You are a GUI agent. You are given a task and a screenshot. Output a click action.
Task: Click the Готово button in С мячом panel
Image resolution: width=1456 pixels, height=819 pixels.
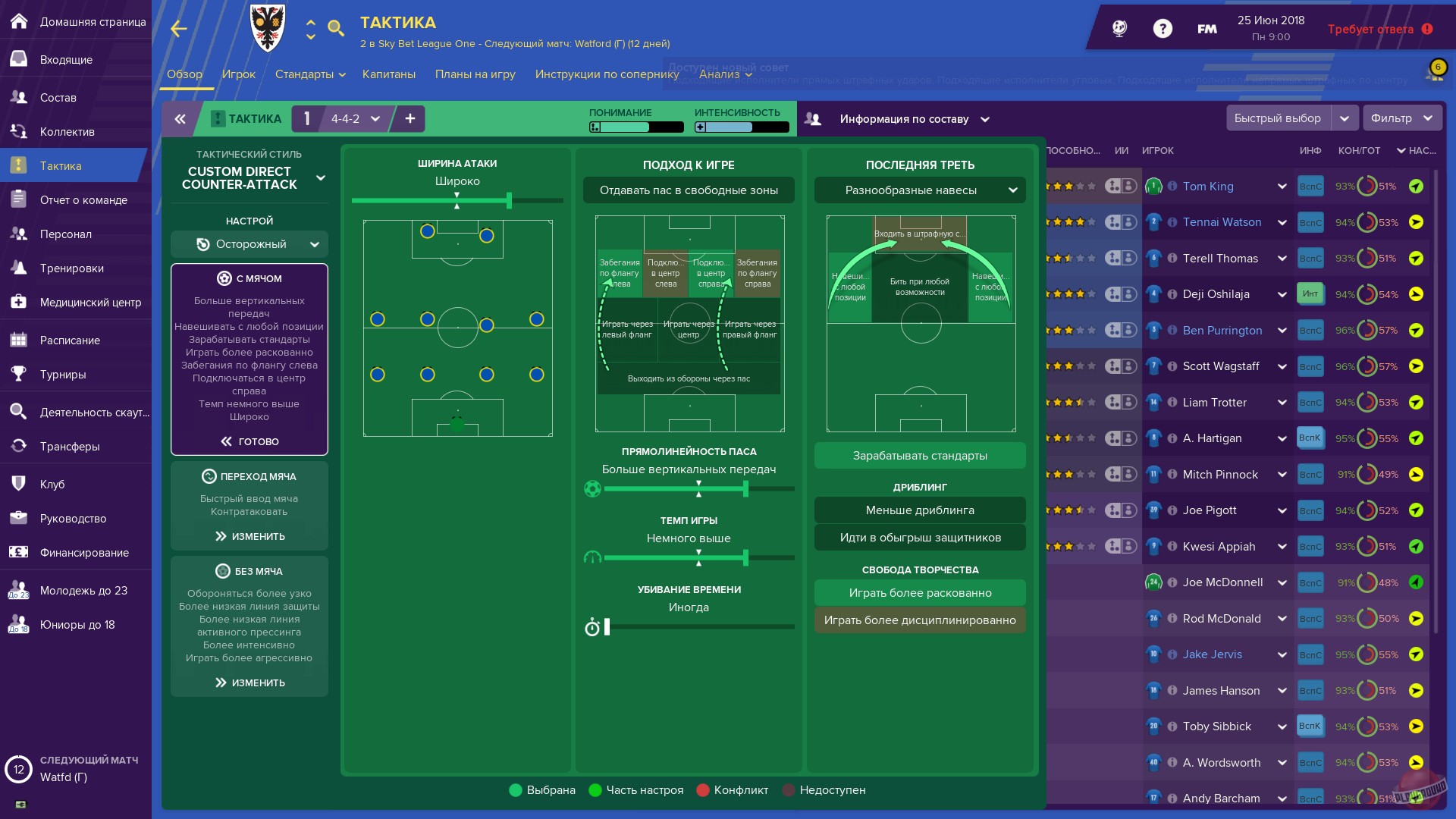pos(249,441)
